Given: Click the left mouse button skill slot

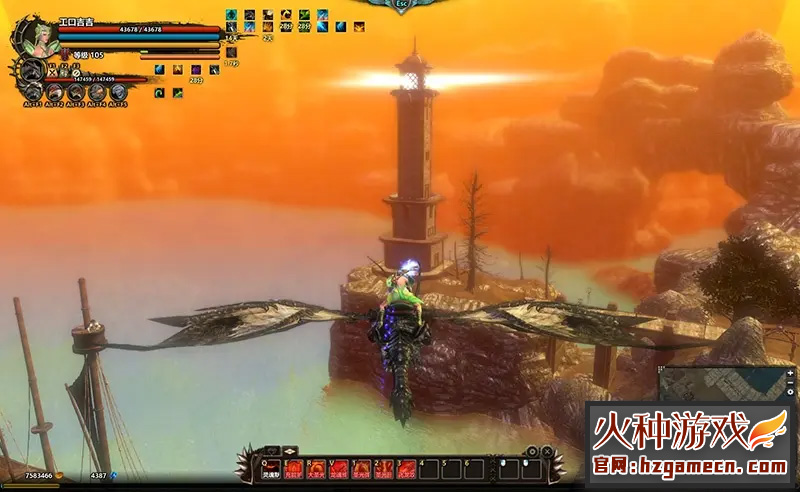Looking at the screenshot, I should (510, 469).
